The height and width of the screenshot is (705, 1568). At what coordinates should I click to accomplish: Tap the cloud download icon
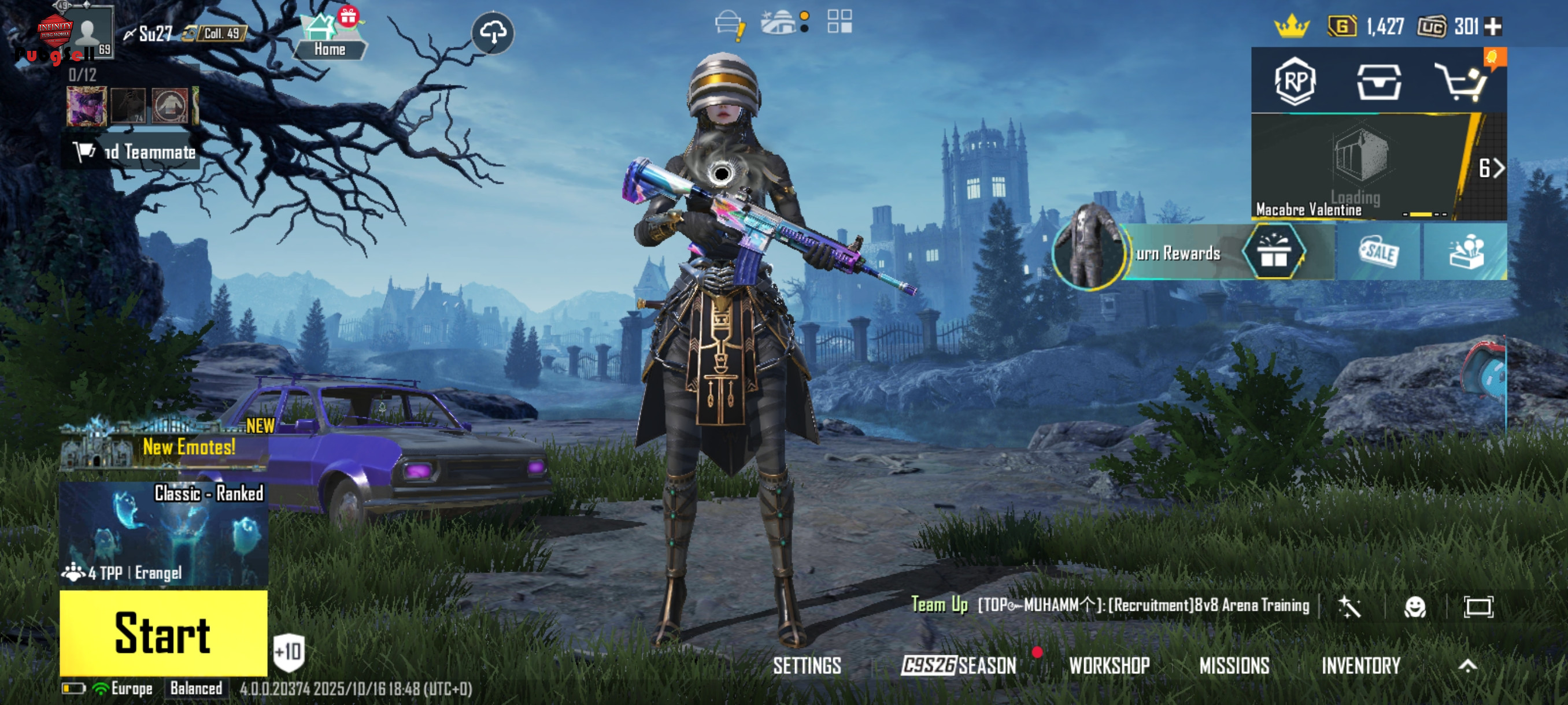coord(493,32)
